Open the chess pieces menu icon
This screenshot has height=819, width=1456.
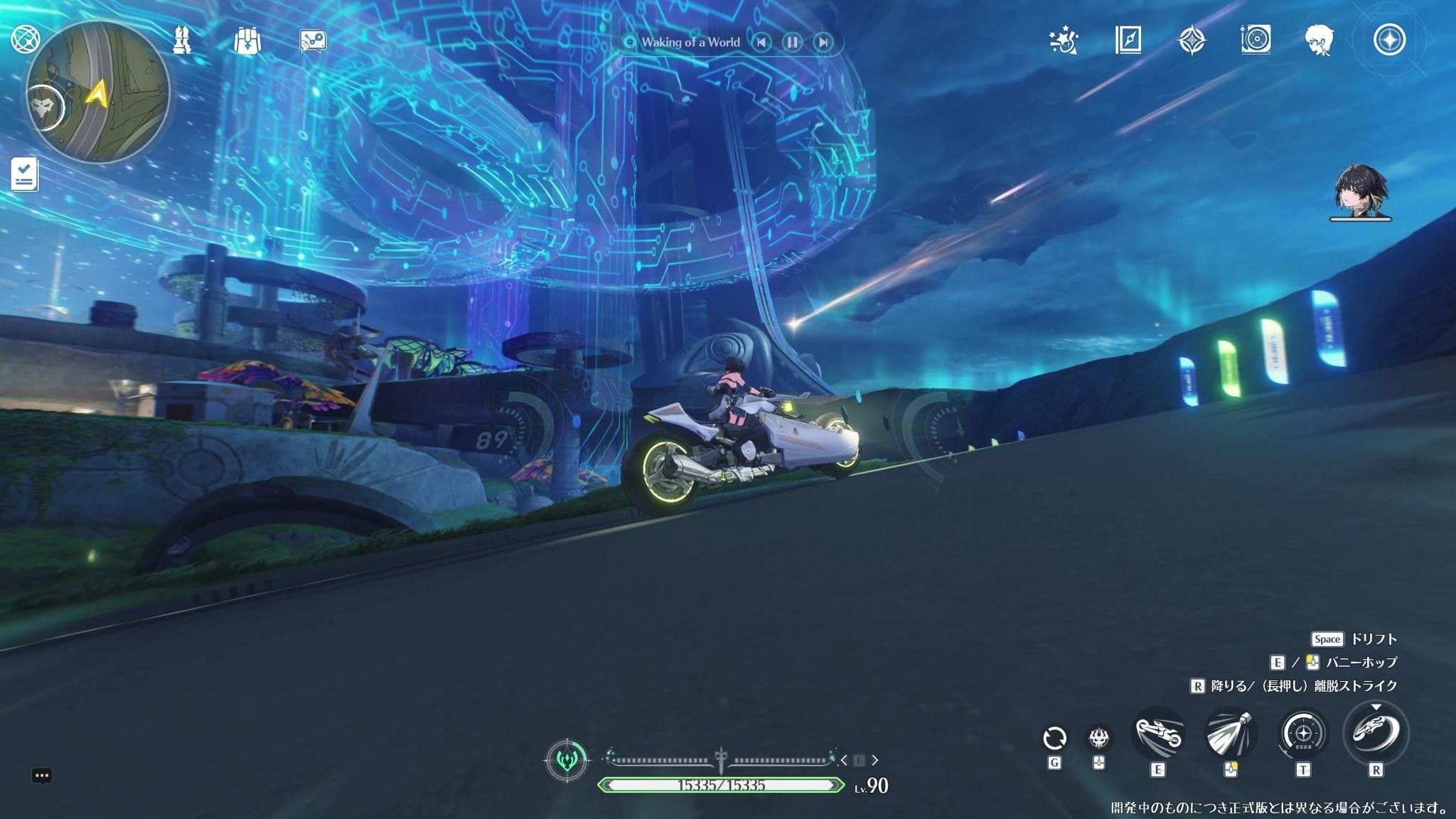coord(182,41)
